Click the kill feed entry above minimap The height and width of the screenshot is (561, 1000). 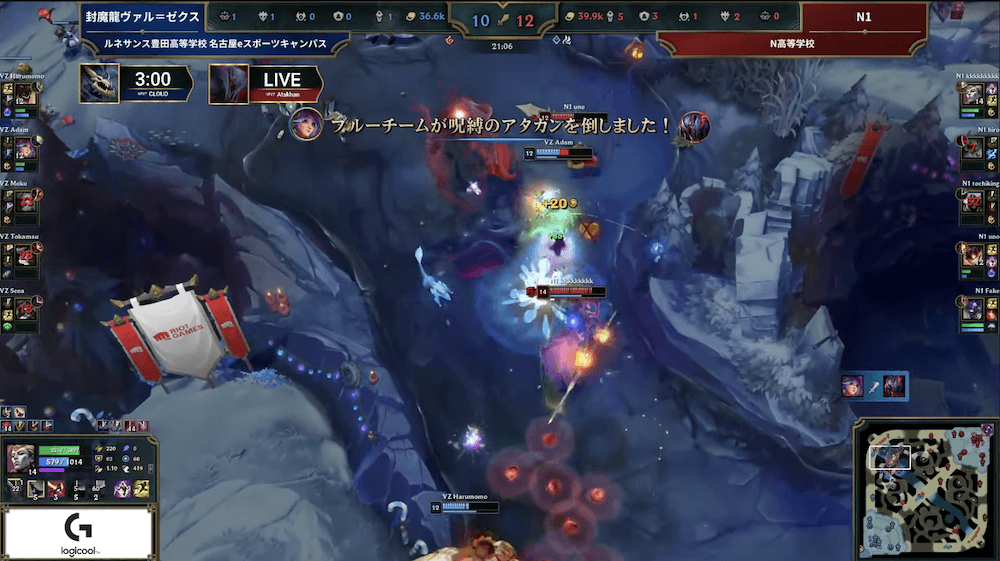point(875,387)
